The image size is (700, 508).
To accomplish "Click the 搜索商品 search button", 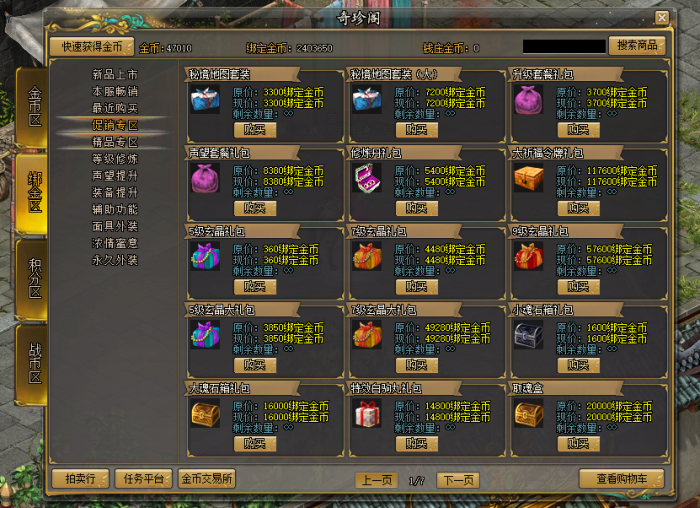I will coord(636,46).
